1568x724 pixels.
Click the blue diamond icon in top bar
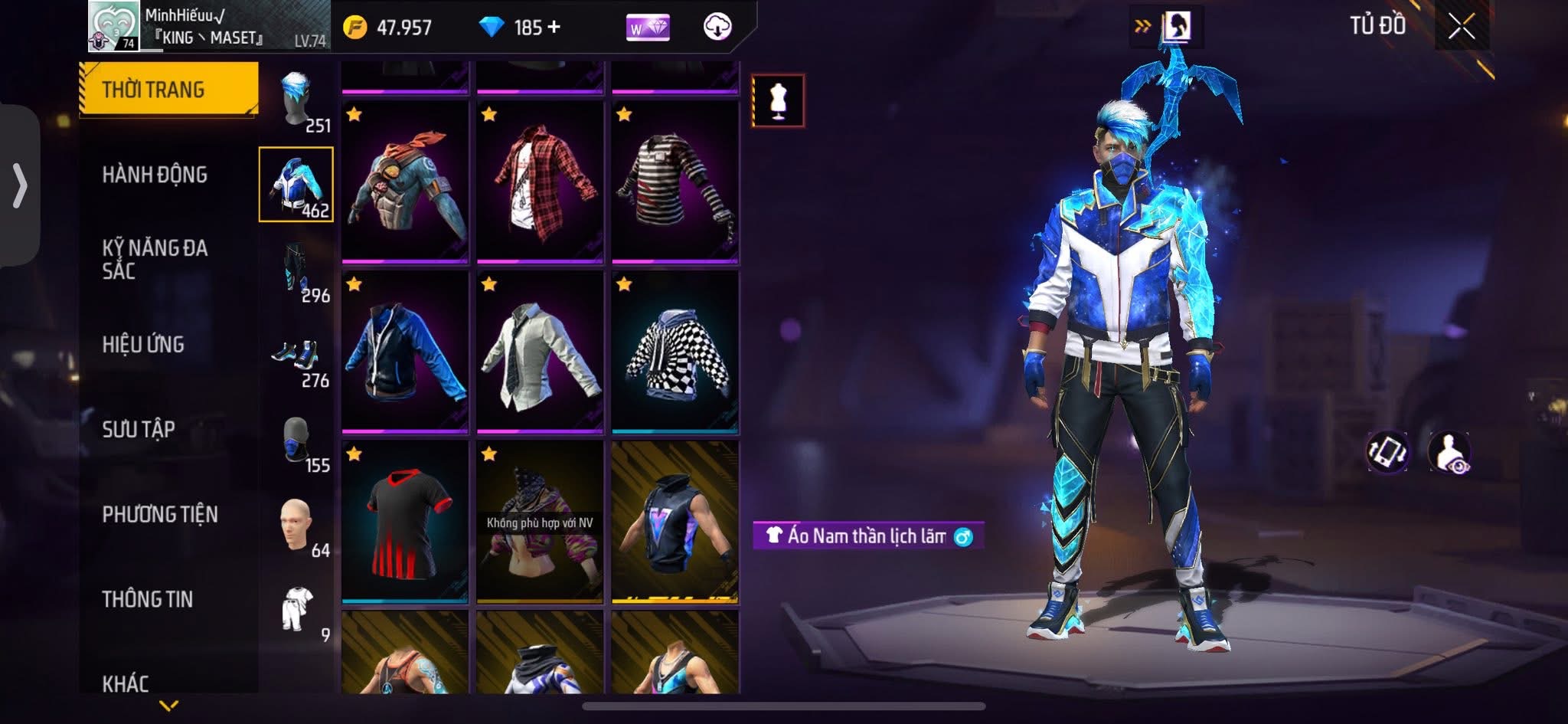(493, 25)
